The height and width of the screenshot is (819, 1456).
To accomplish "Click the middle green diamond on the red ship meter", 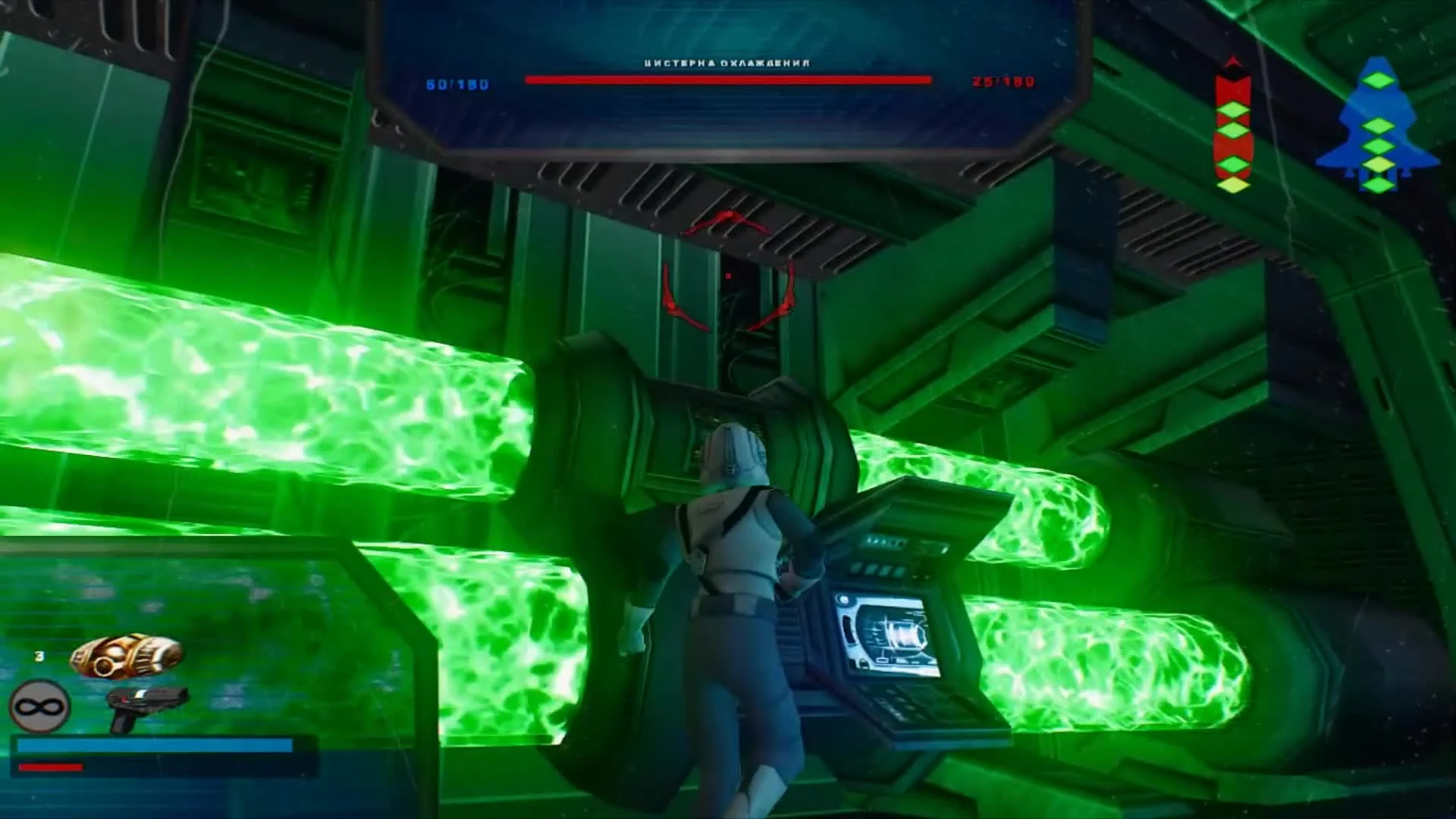I will 1234,130.
